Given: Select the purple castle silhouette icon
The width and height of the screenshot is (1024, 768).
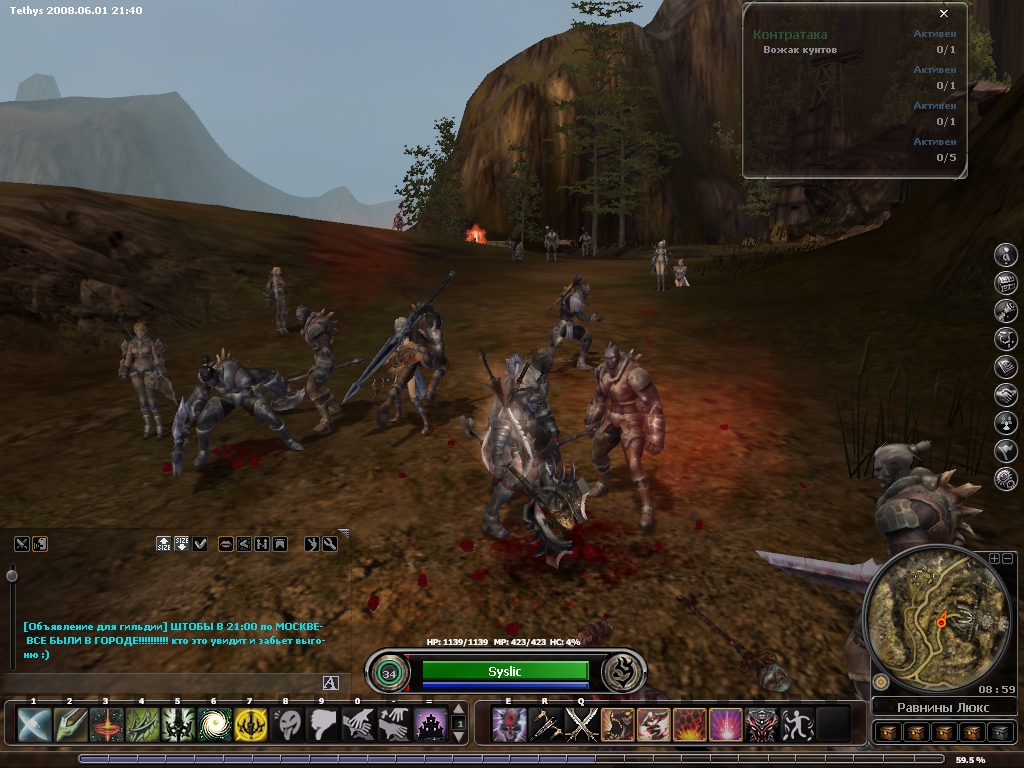Looking at the screenshot, I should [x=431, y=724].
